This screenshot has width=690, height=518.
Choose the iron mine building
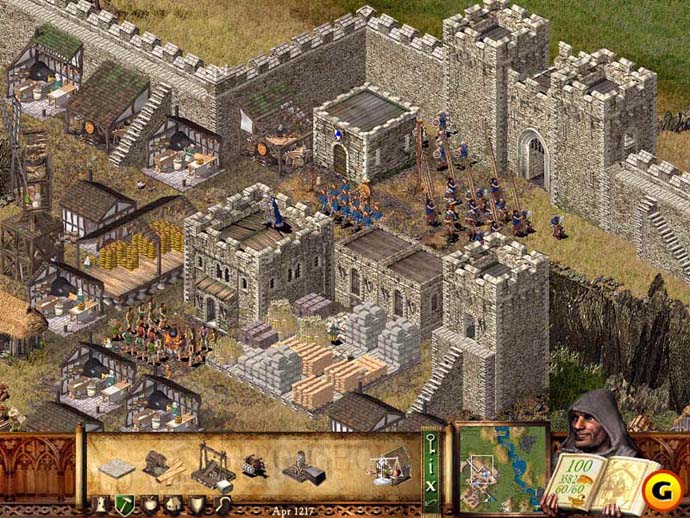pyautogui.click(x=298, y=466)
